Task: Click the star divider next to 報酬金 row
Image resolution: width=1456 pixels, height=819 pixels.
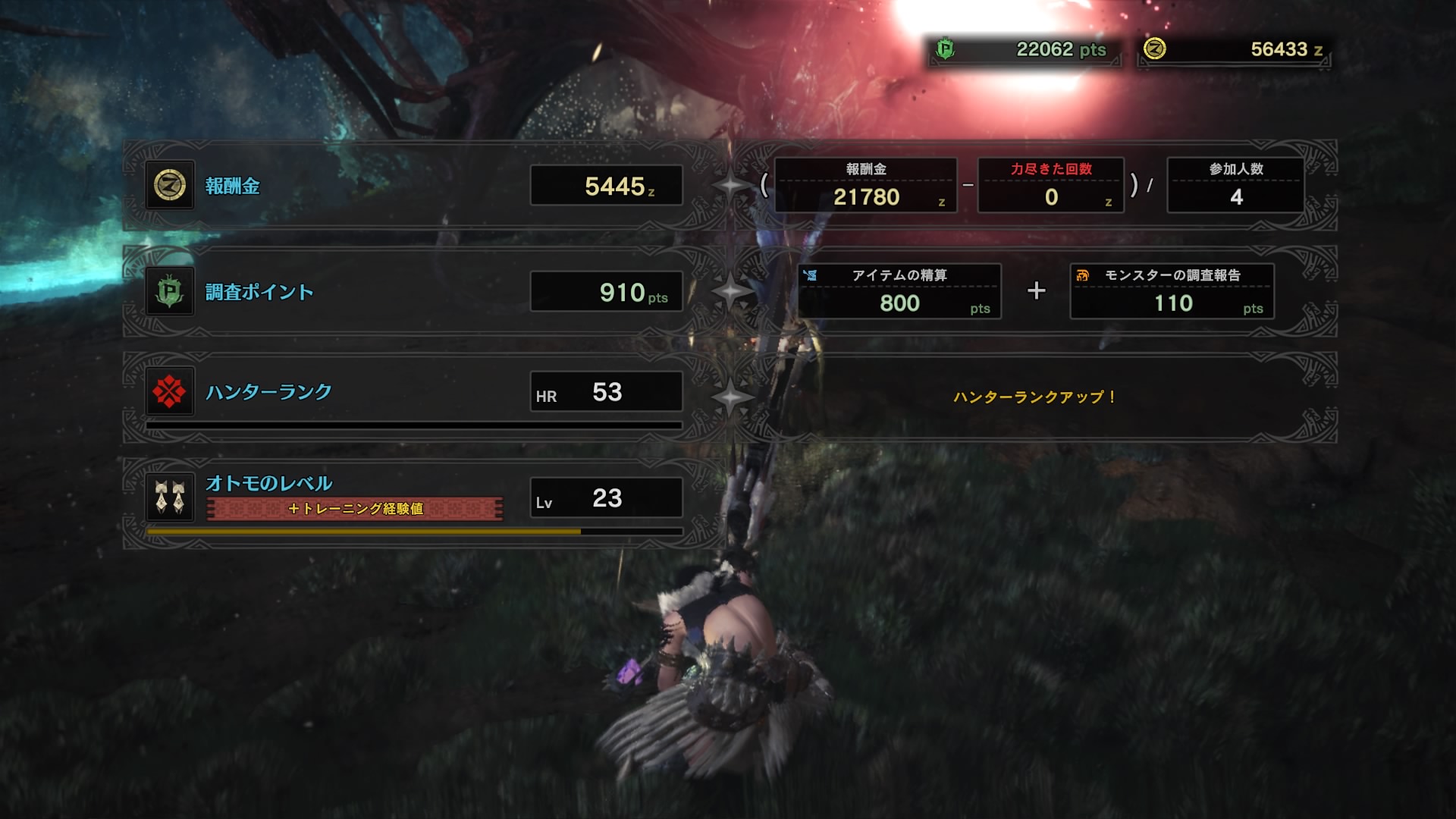Action: click(x=730, y=184)
